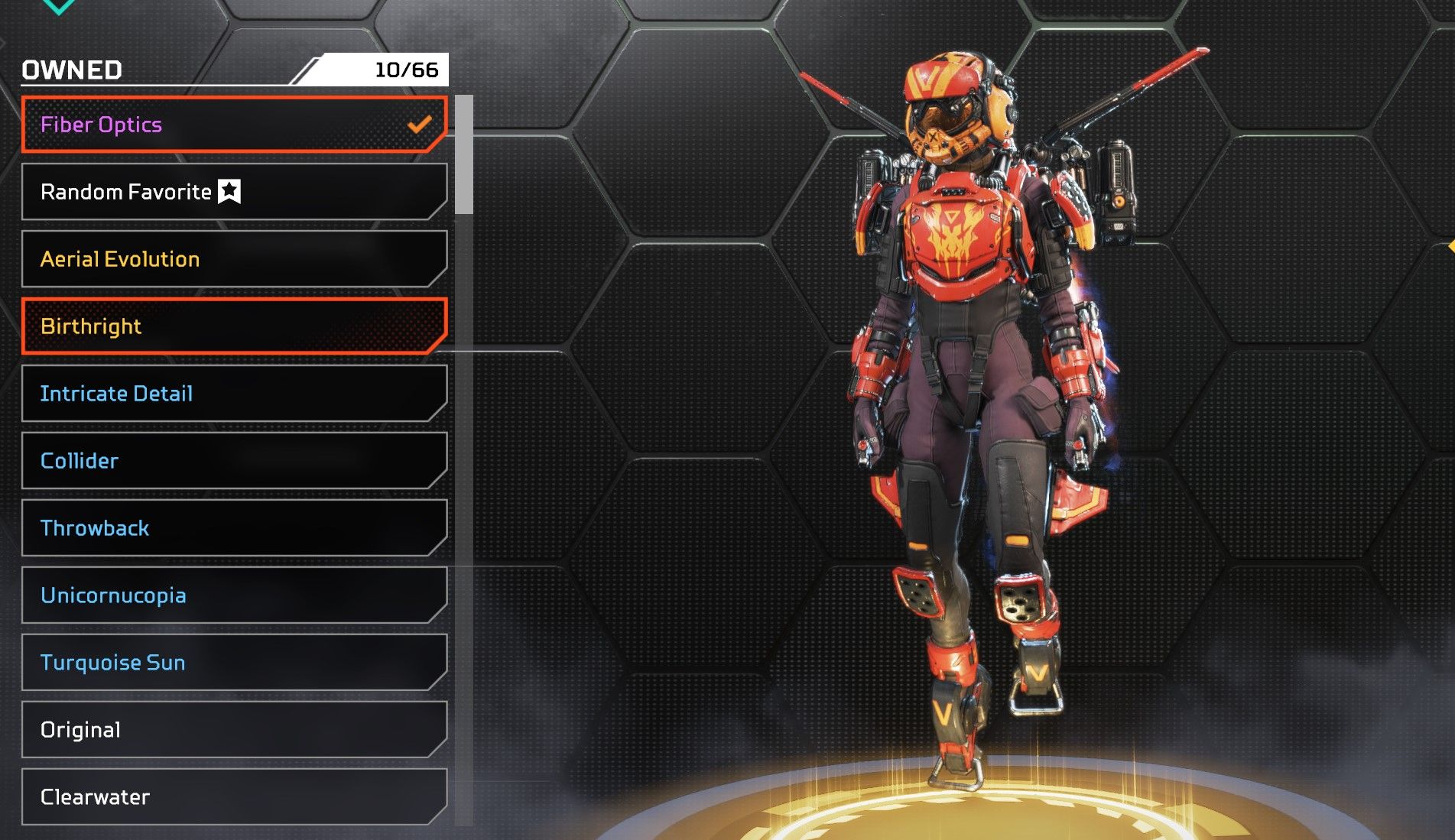Preview the Throwback skin
1455x840 pixels.
click(x=233, y=528)
